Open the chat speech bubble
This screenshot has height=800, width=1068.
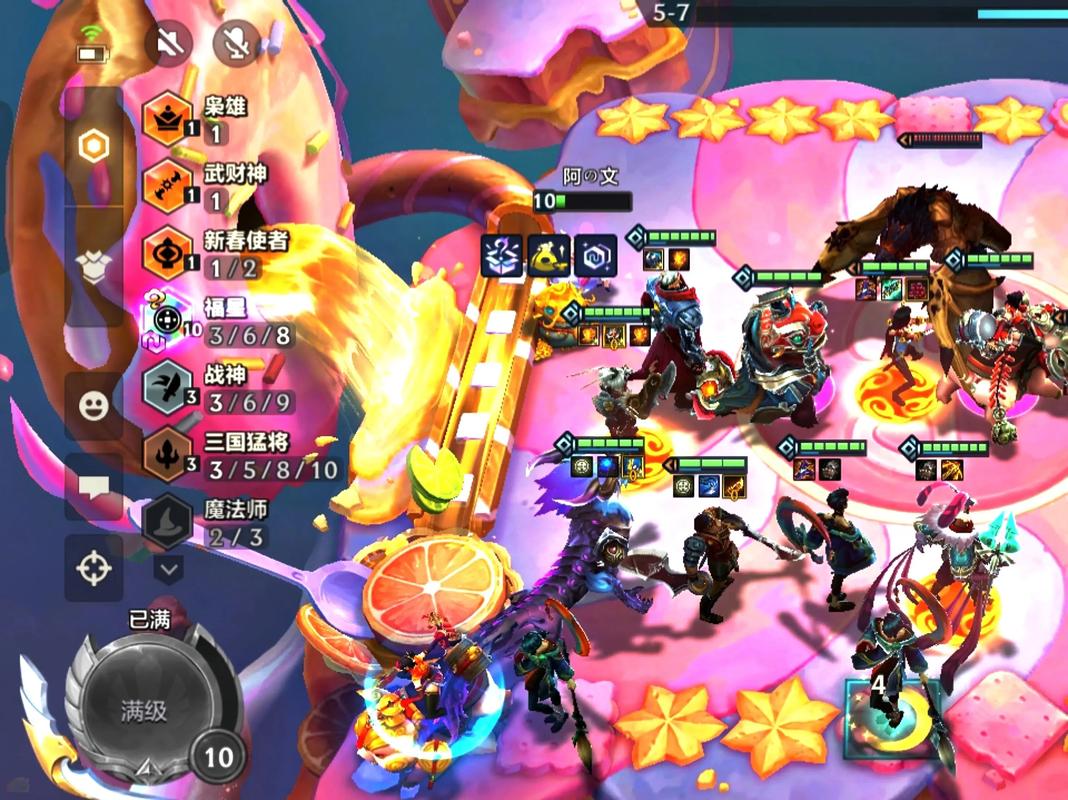pos(94,487)
